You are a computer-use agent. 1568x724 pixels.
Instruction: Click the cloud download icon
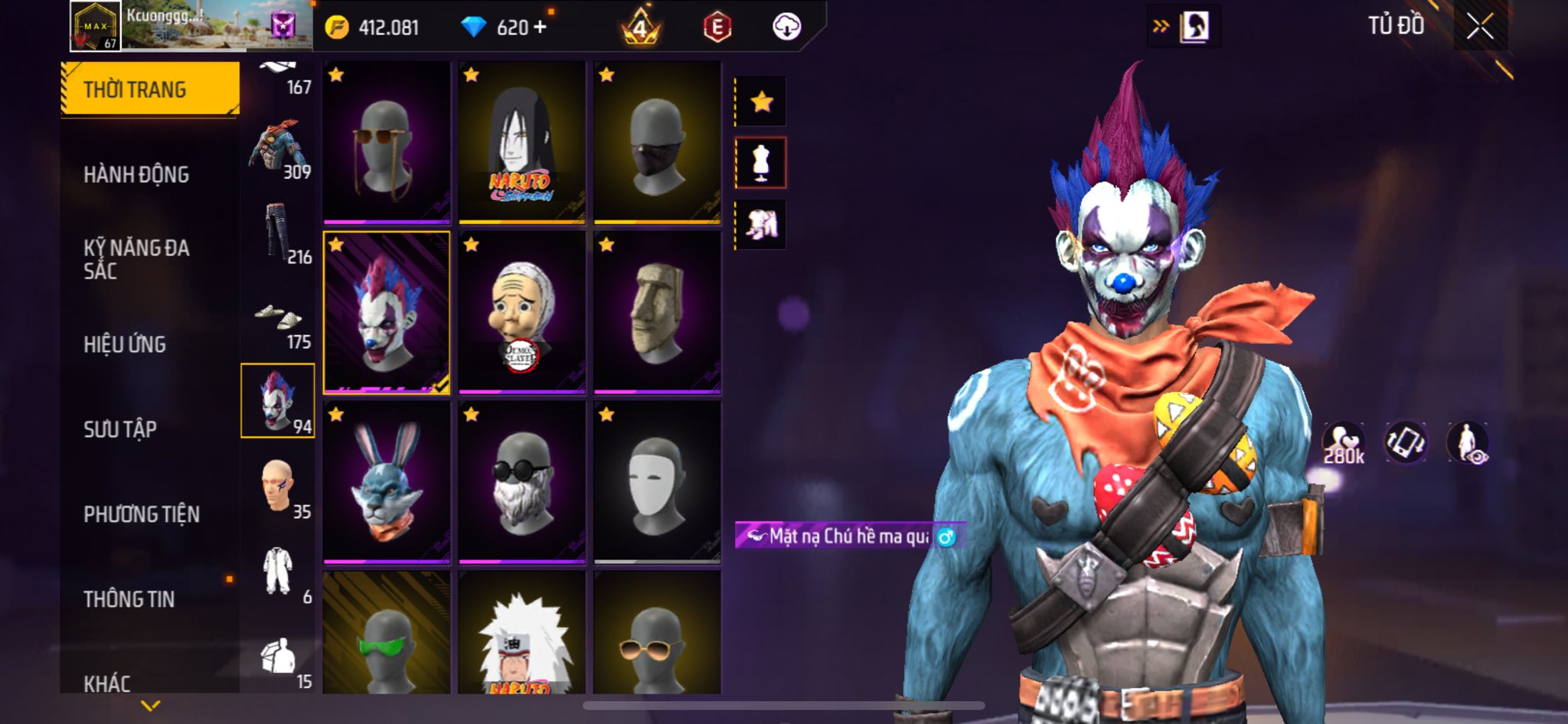pyautogui.click(x=786, y=28)
